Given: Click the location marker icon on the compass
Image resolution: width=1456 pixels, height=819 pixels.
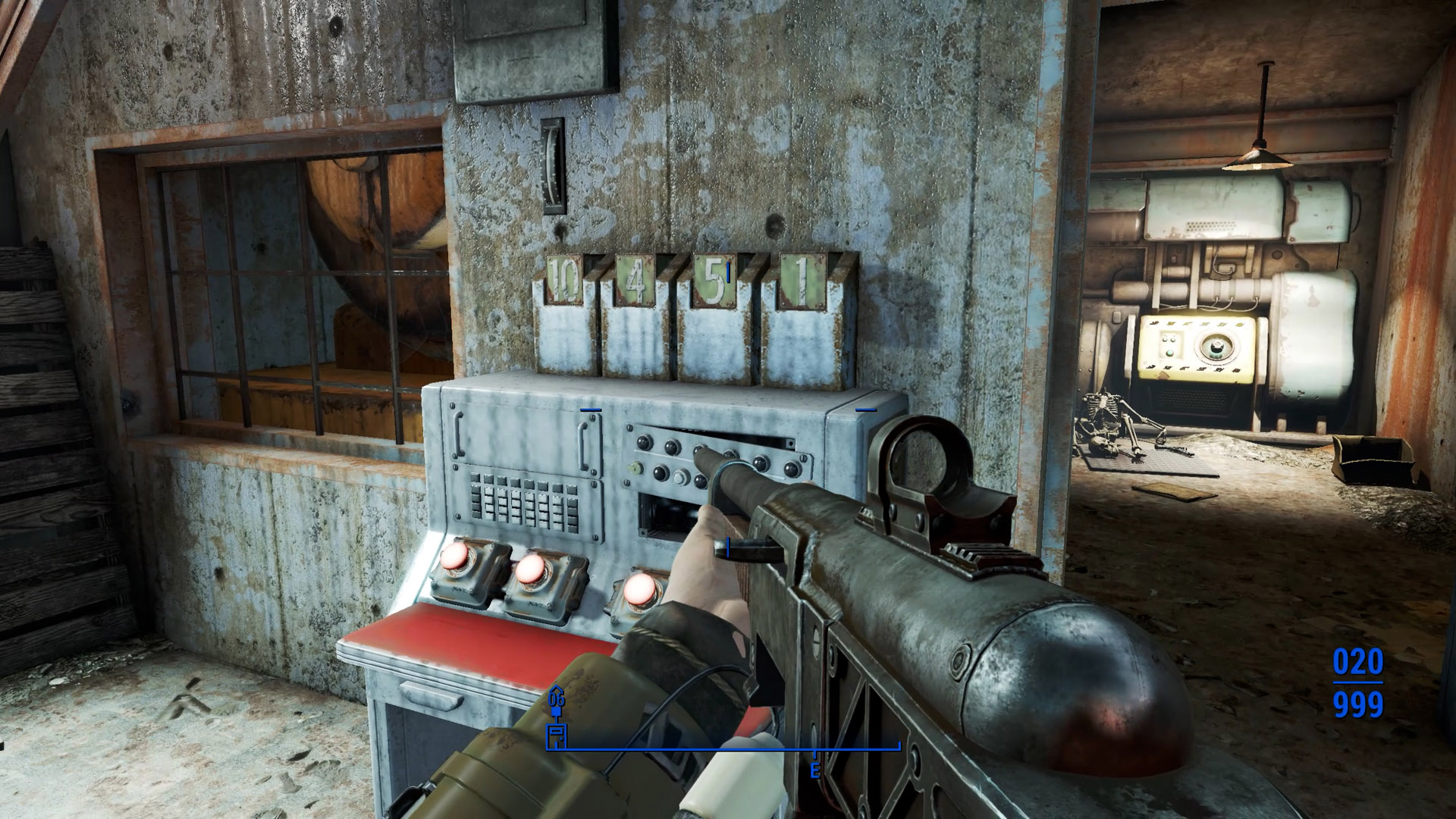Looking at the screenshot, I should (557, 734).
